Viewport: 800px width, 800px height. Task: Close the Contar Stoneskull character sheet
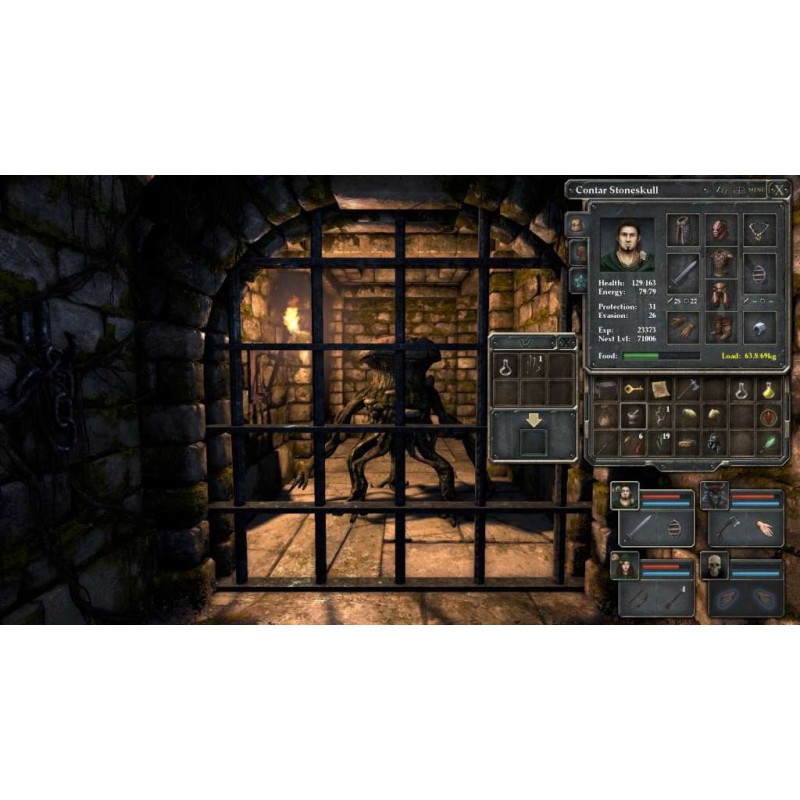coord(780,190)
